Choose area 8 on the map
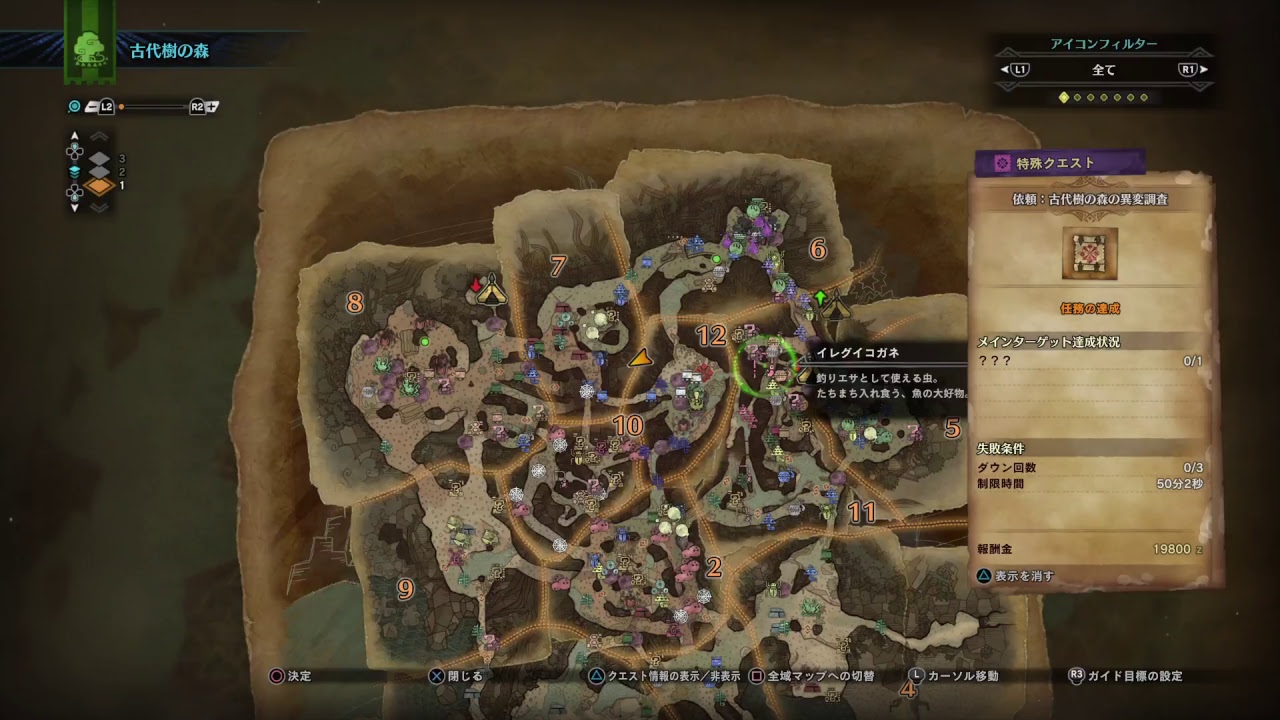The width and height of the screenshot is (1280, 720). point(354,301)
